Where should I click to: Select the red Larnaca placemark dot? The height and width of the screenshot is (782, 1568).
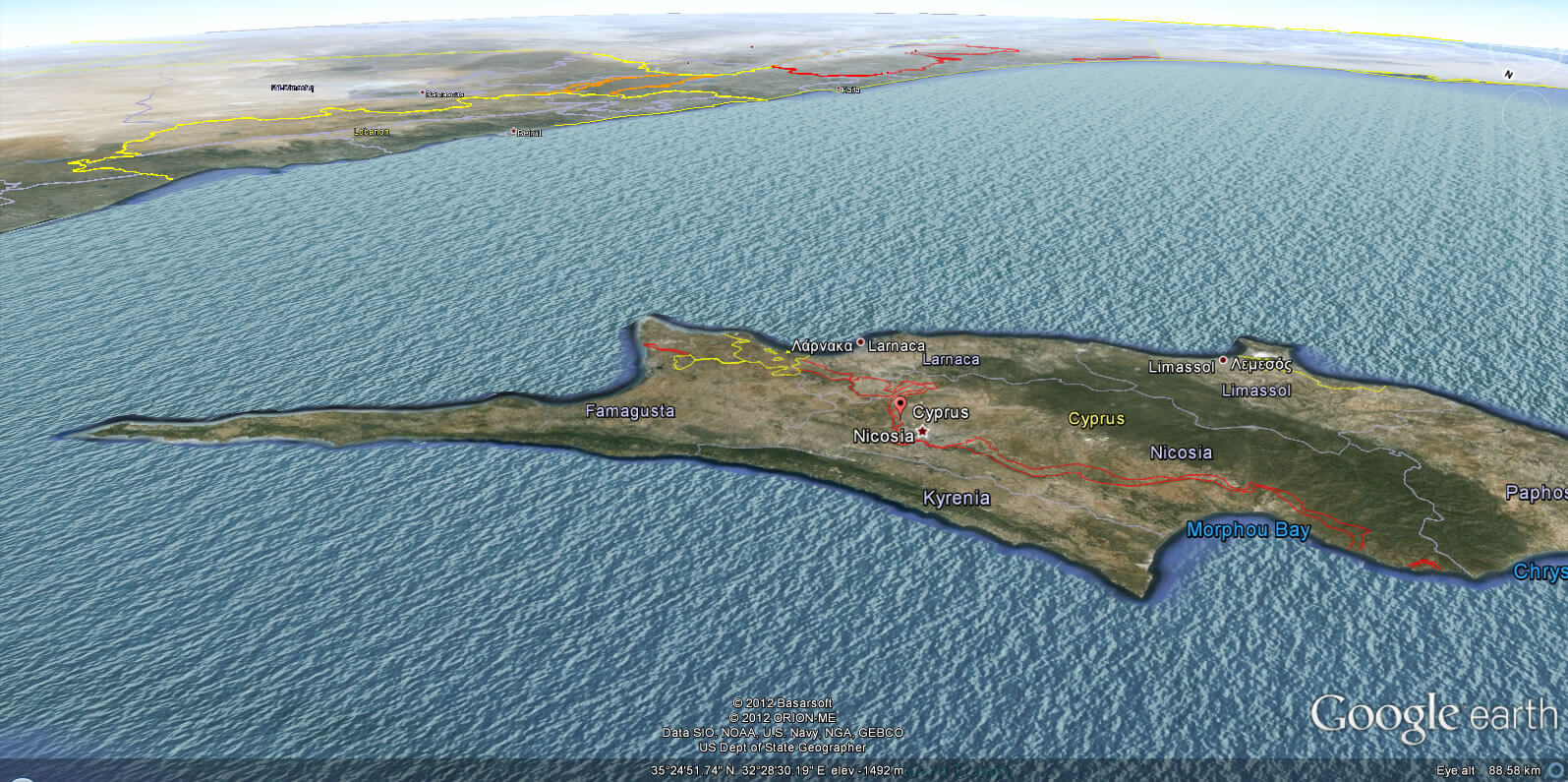click(860, 342)
